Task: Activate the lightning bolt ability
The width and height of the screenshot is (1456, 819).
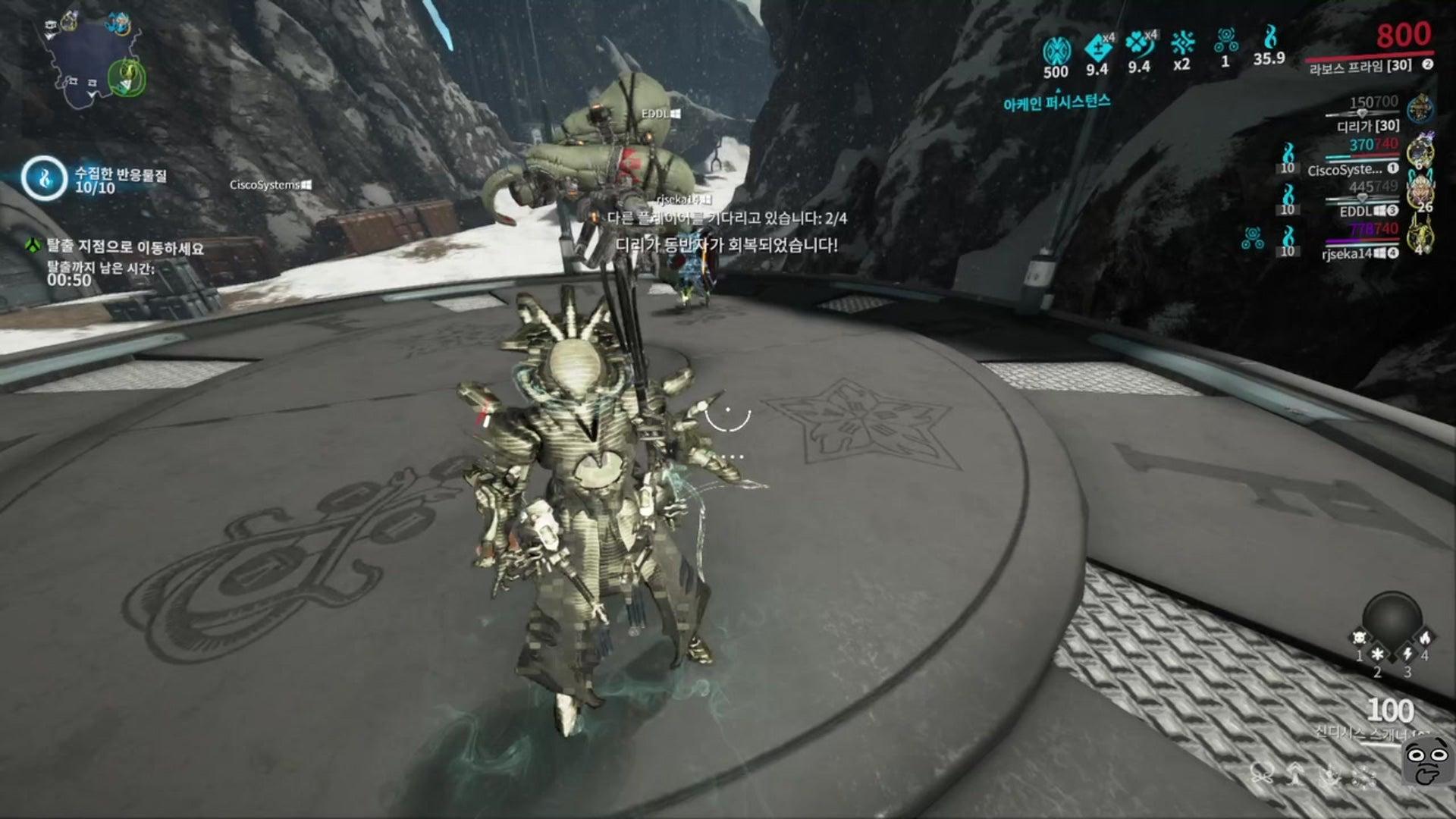Action: click(x=1408, y=654)
